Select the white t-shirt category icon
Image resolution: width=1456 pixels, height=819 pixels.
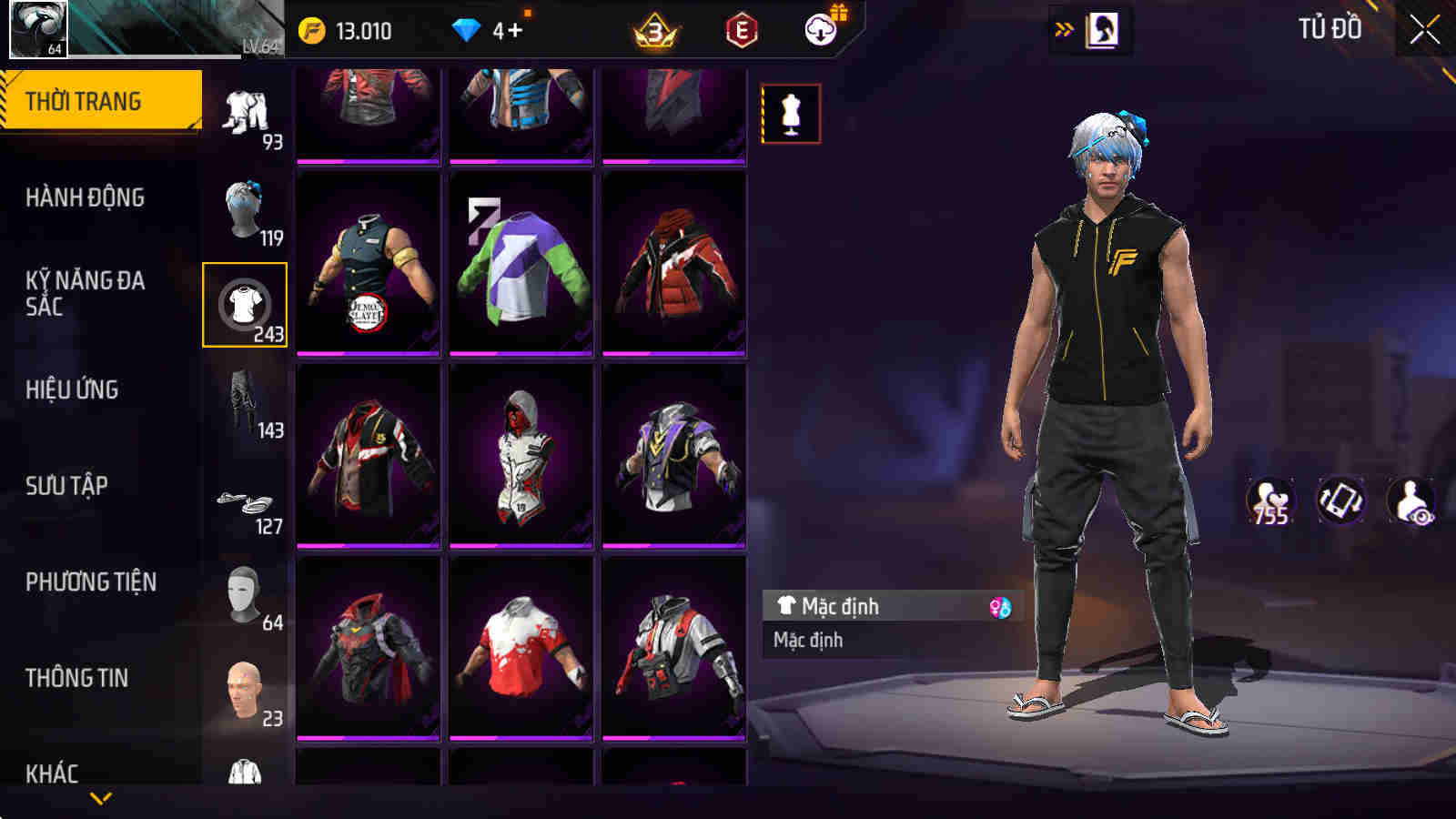point(246,305)
